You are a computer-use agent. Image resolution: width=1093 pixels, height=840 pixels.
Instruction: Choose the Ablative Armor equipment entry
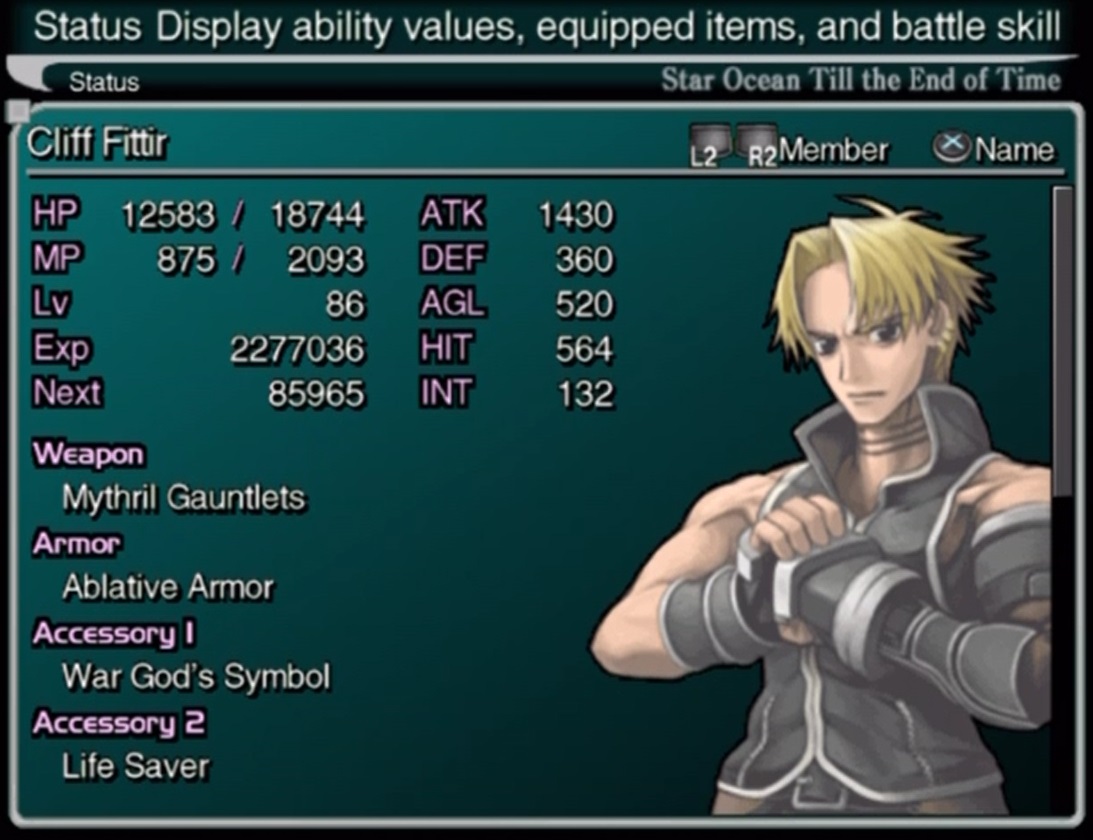point(168,587)
